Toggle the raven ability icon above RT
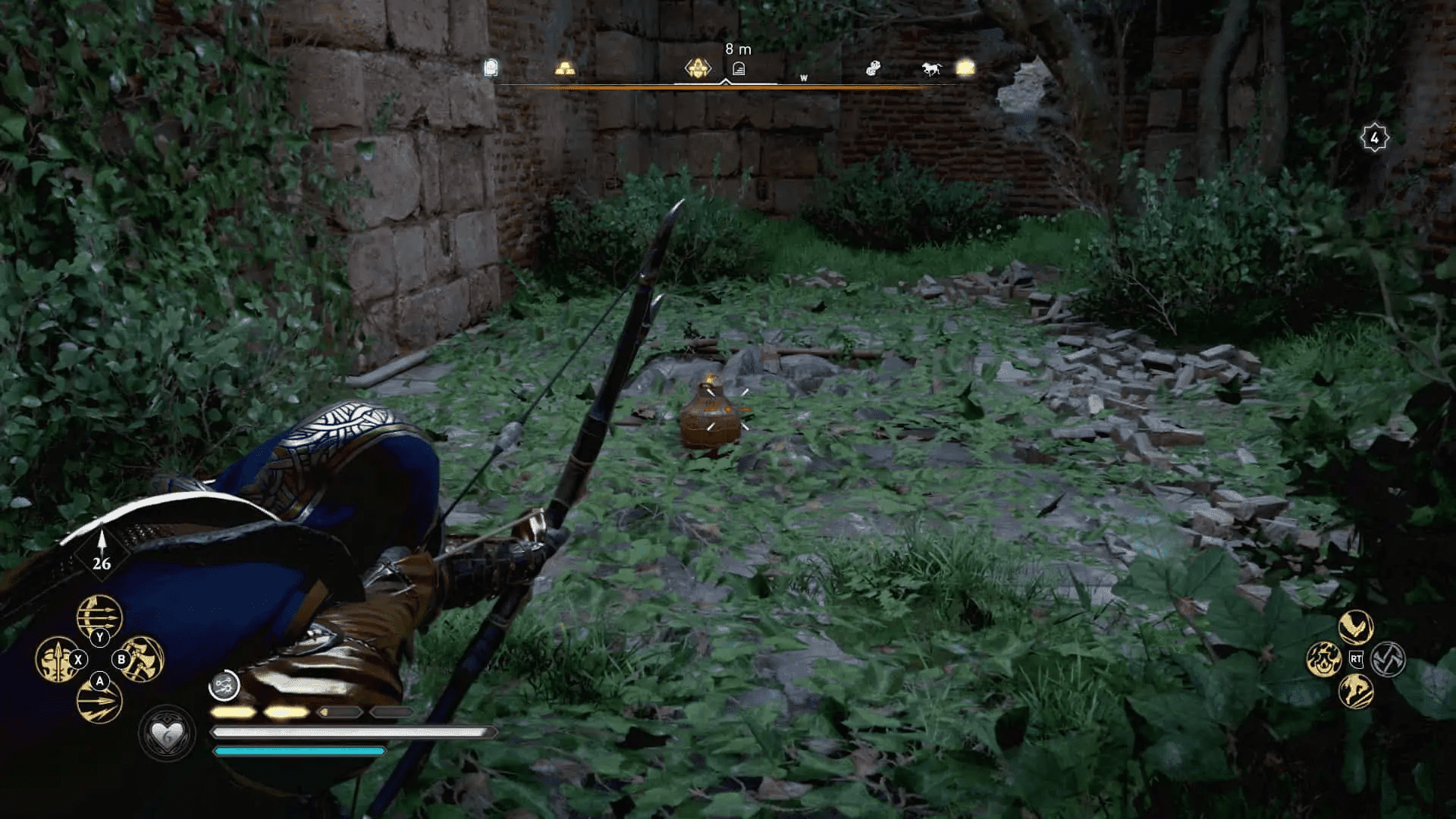Image resolution: width=1456 pixels, height=819 pixels. pos(1355,626)
